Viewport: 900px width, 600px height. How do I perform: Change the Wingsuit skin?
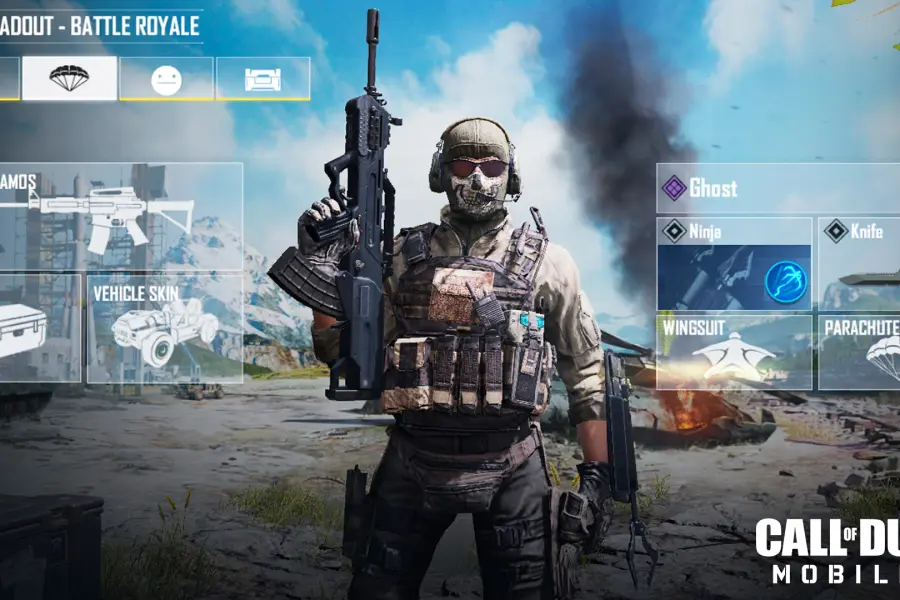point(734,352)
